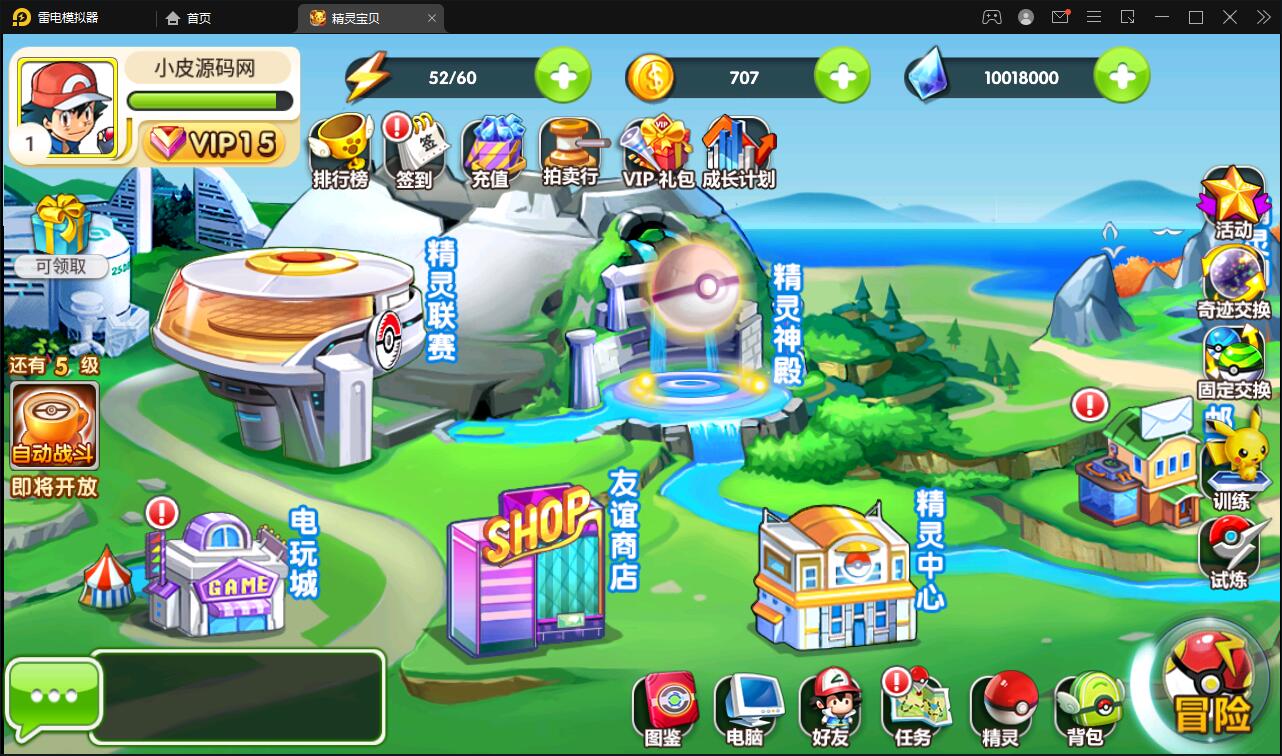Enter the 拍卖行 auction house
Viewport: 1282px width, 756px height.
click(570, 153)
